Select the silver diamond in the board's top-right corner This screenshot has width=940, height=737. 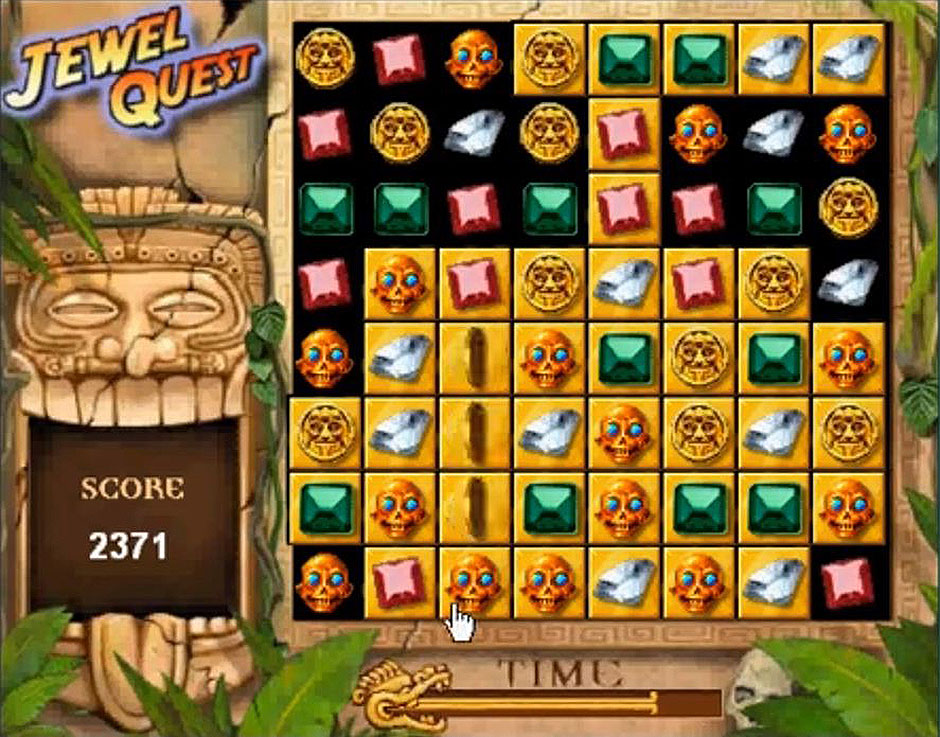click(x=847, y=58)
